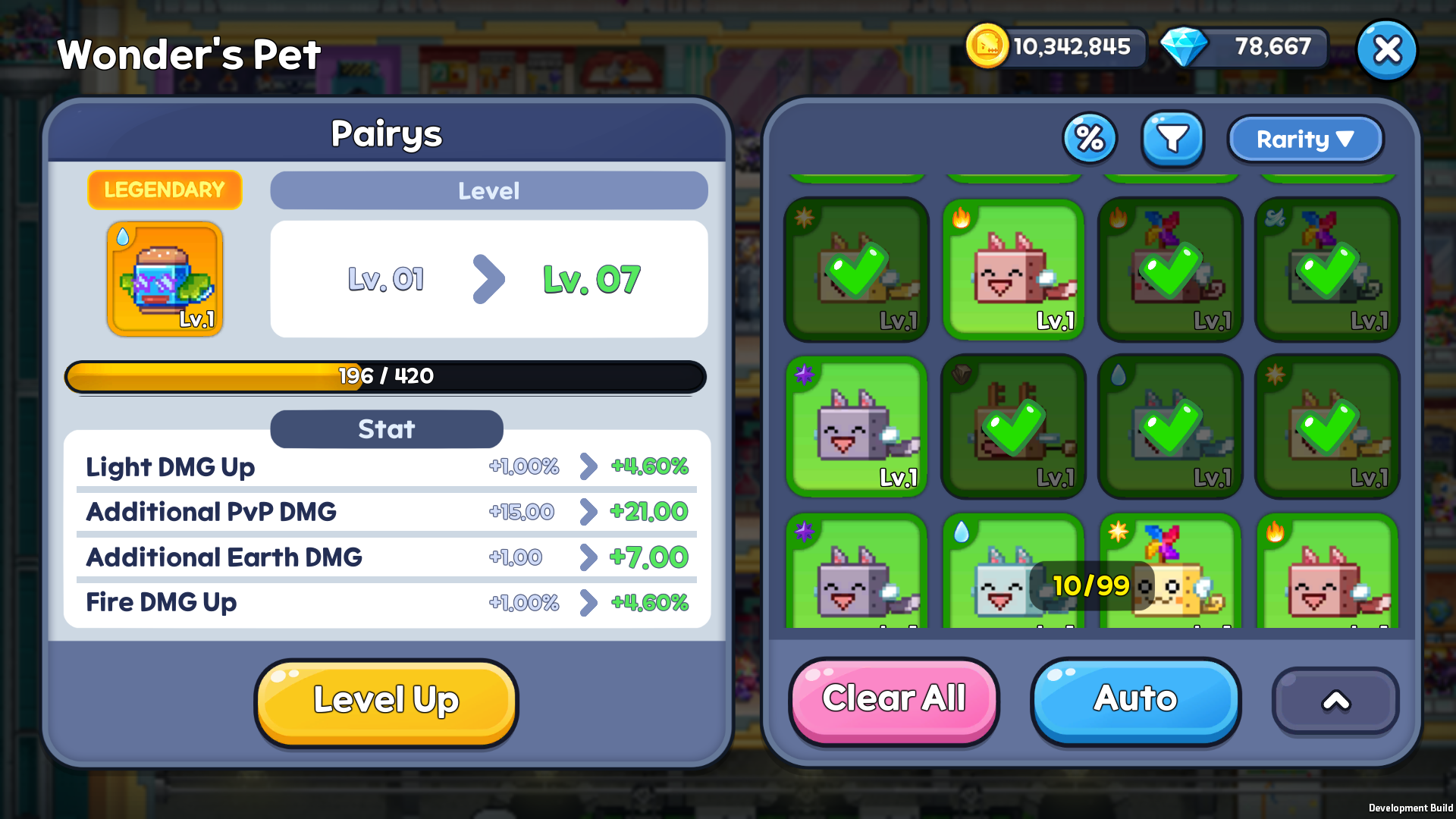Deselect the checked fire-element pinwheel pet

coord(1170,269)
